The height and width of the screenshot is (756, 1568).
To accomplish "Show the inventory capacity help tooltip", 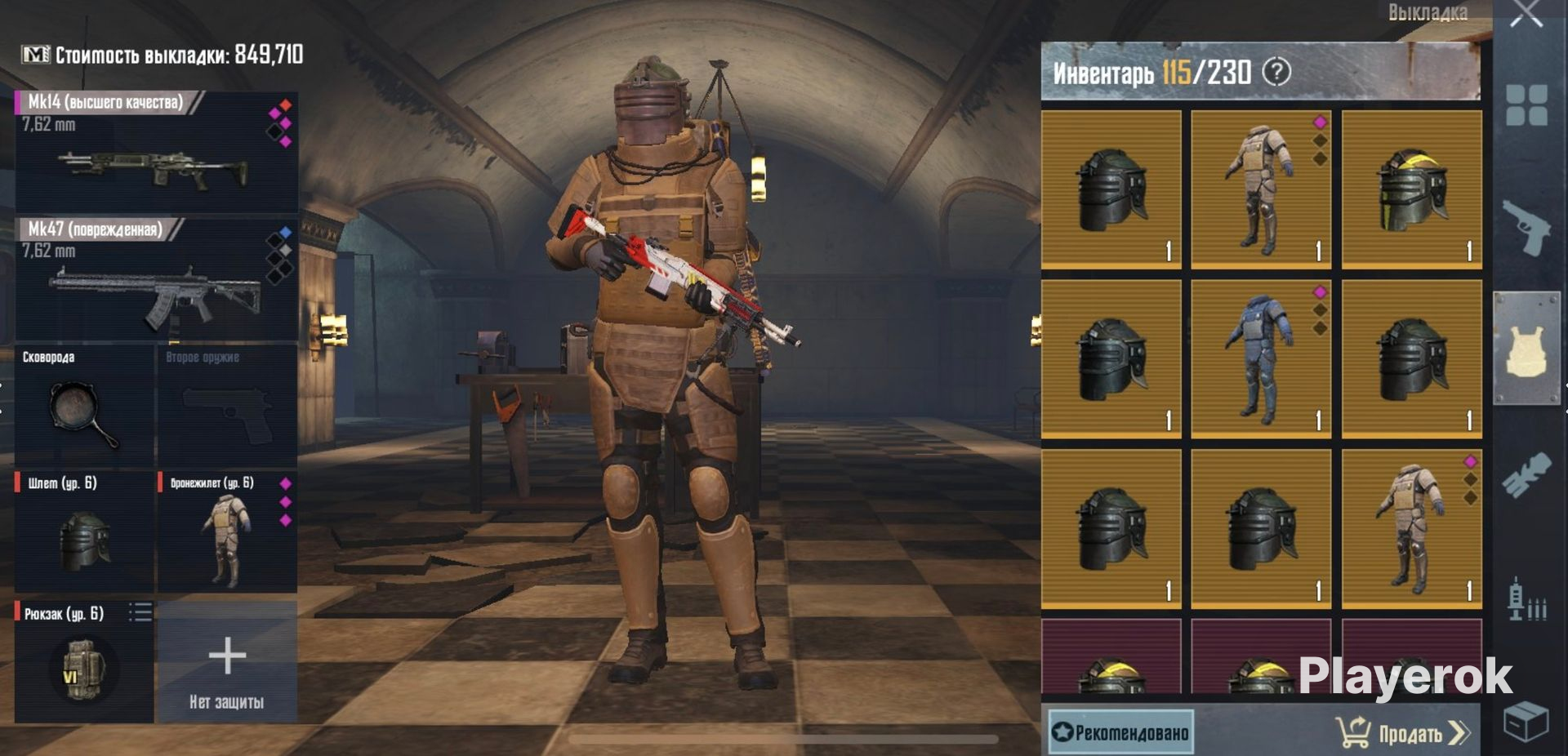I will pos(1276,73).
